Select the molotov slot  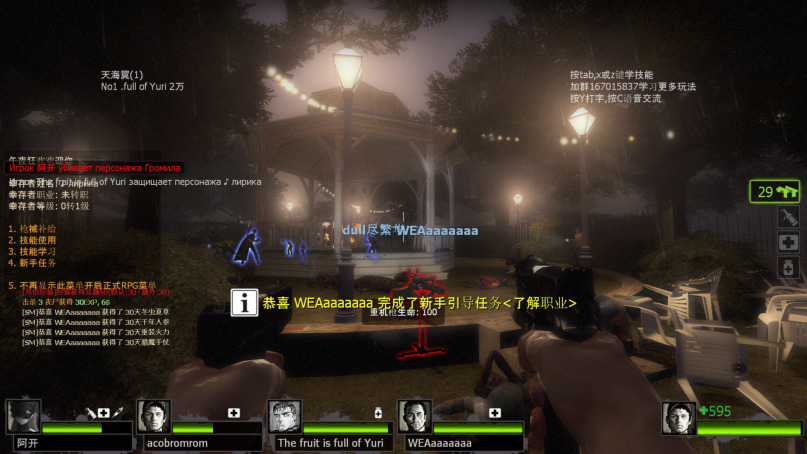pos(789,217)
